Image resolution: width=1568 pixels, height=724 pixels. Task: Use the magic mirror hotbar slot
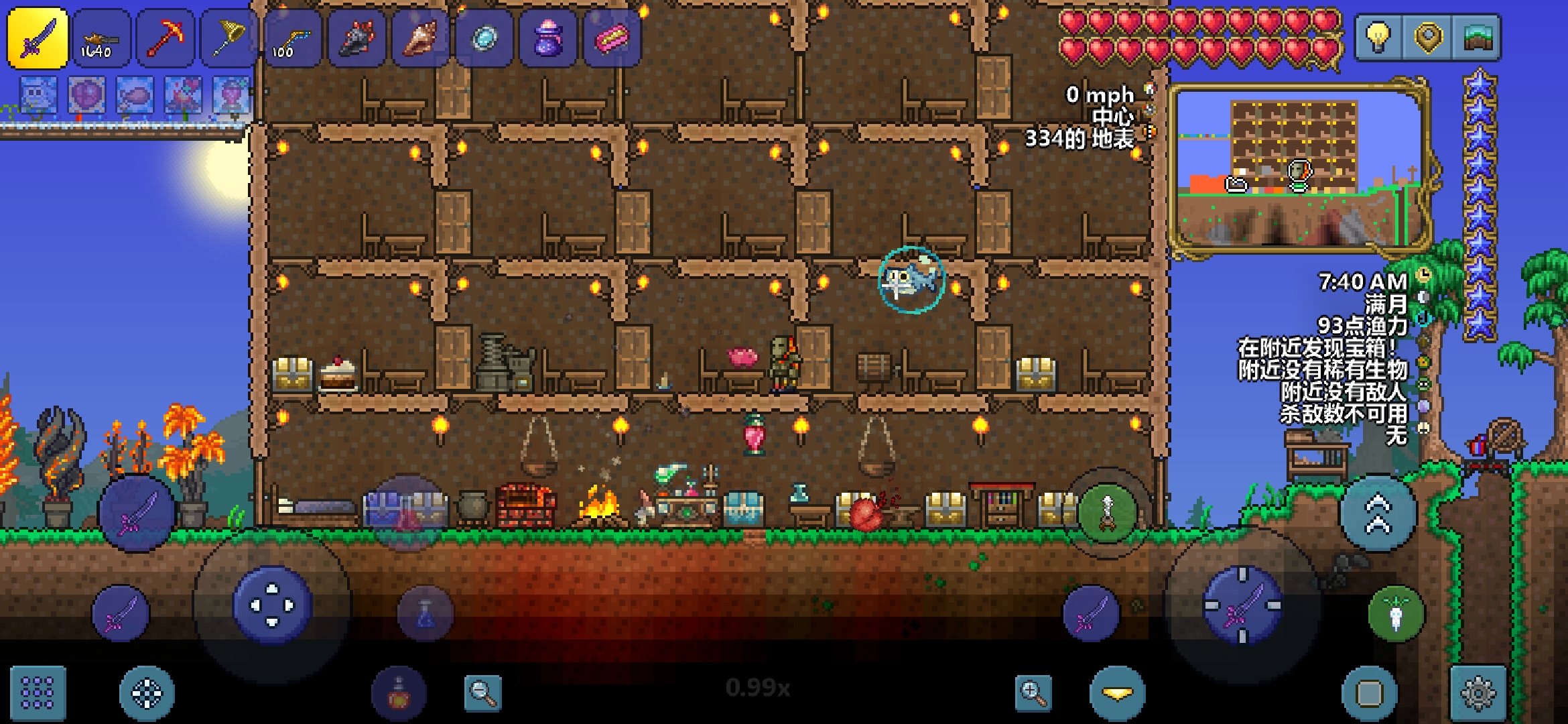[x=484, y=38]
